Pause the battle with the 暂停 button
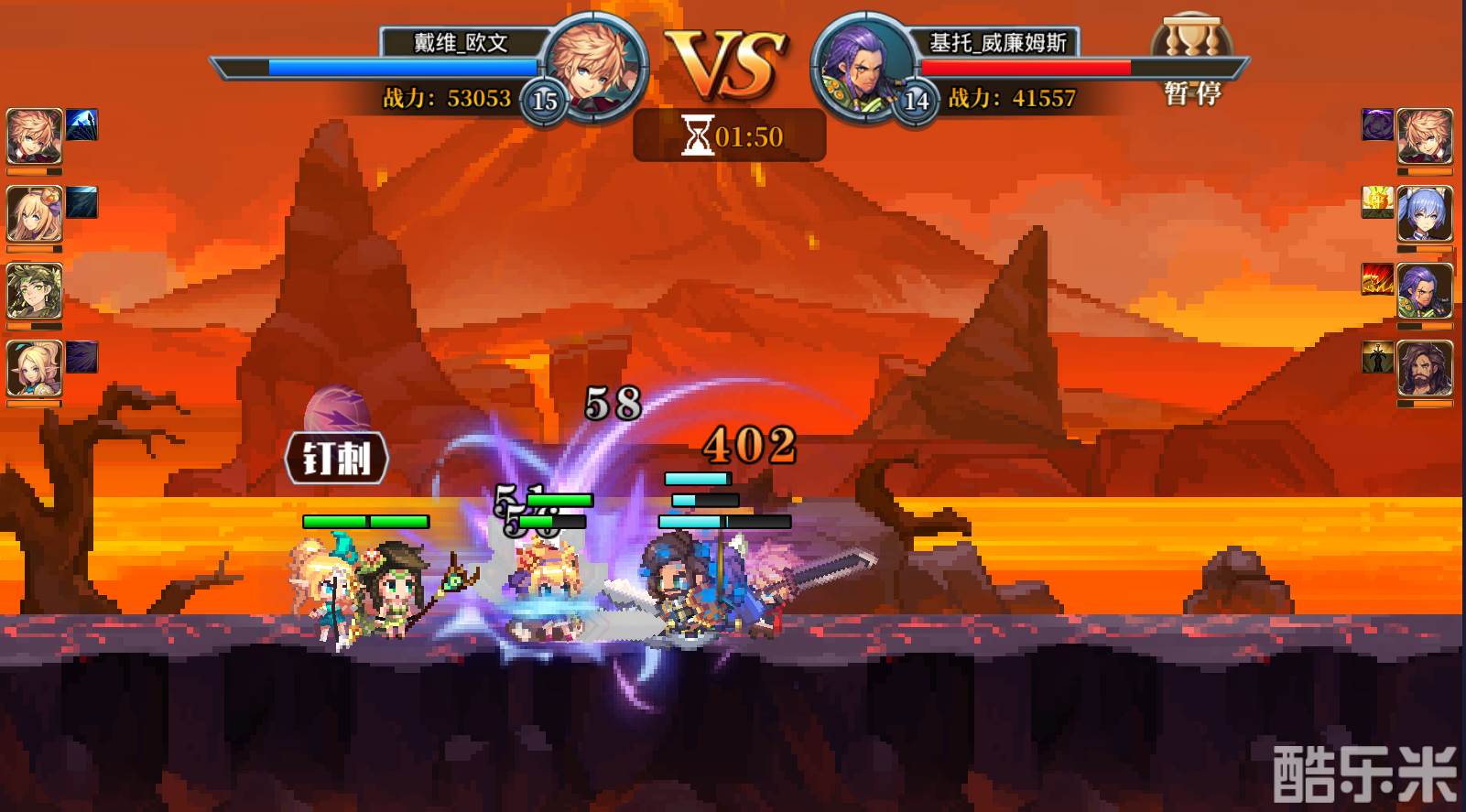Screen dimensions: 1466x812 1191,92
